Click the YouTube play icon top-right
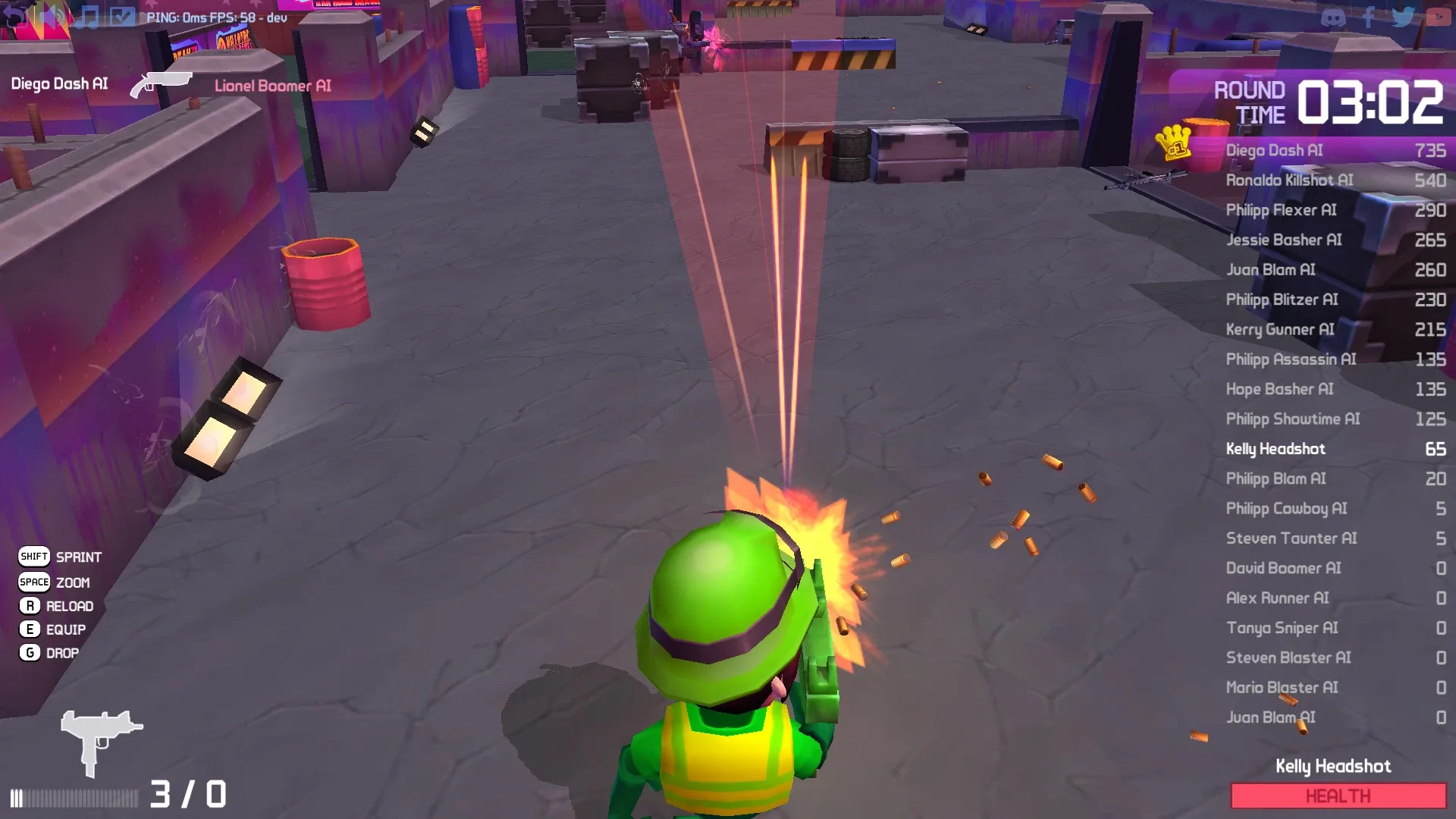This screenshot has width=1456, height=819. coord(1439,17)
